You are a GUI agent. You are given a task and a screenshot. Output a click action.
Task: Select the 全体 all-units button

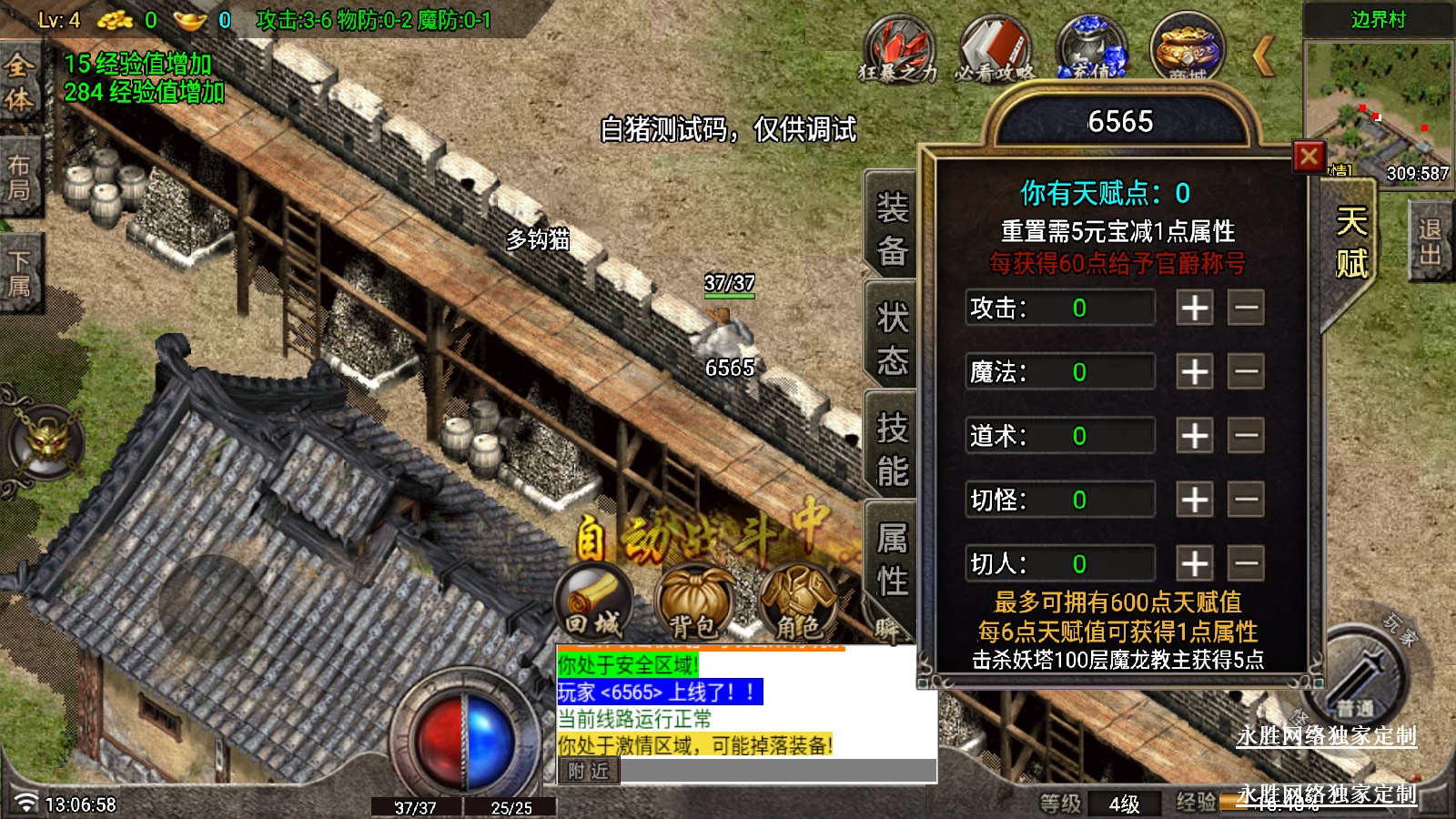[x=19, y=82]
